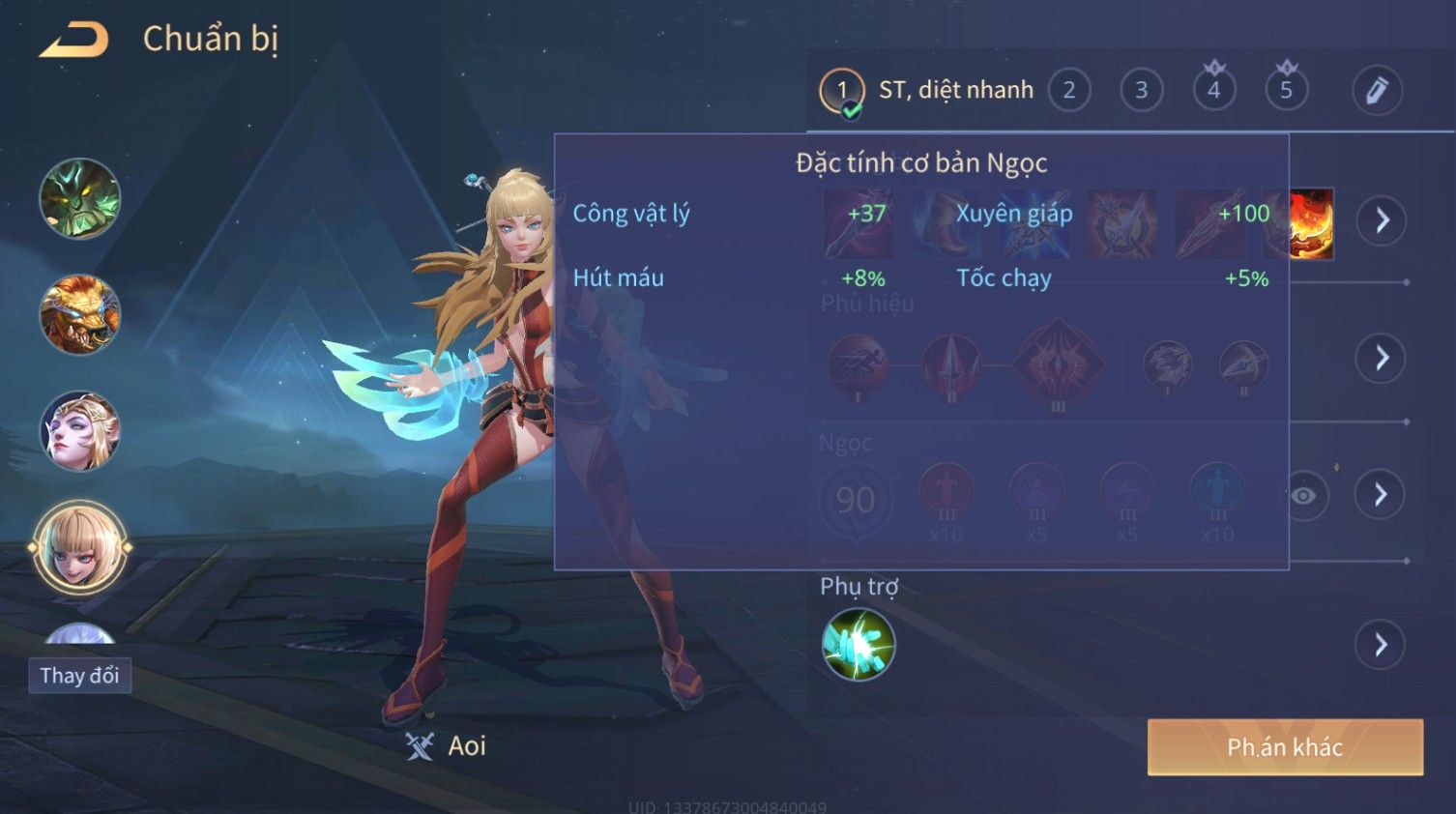Choose preset slot 4
The width and height of the screenshot is (1456, 814).
(x=1213, y=91)
